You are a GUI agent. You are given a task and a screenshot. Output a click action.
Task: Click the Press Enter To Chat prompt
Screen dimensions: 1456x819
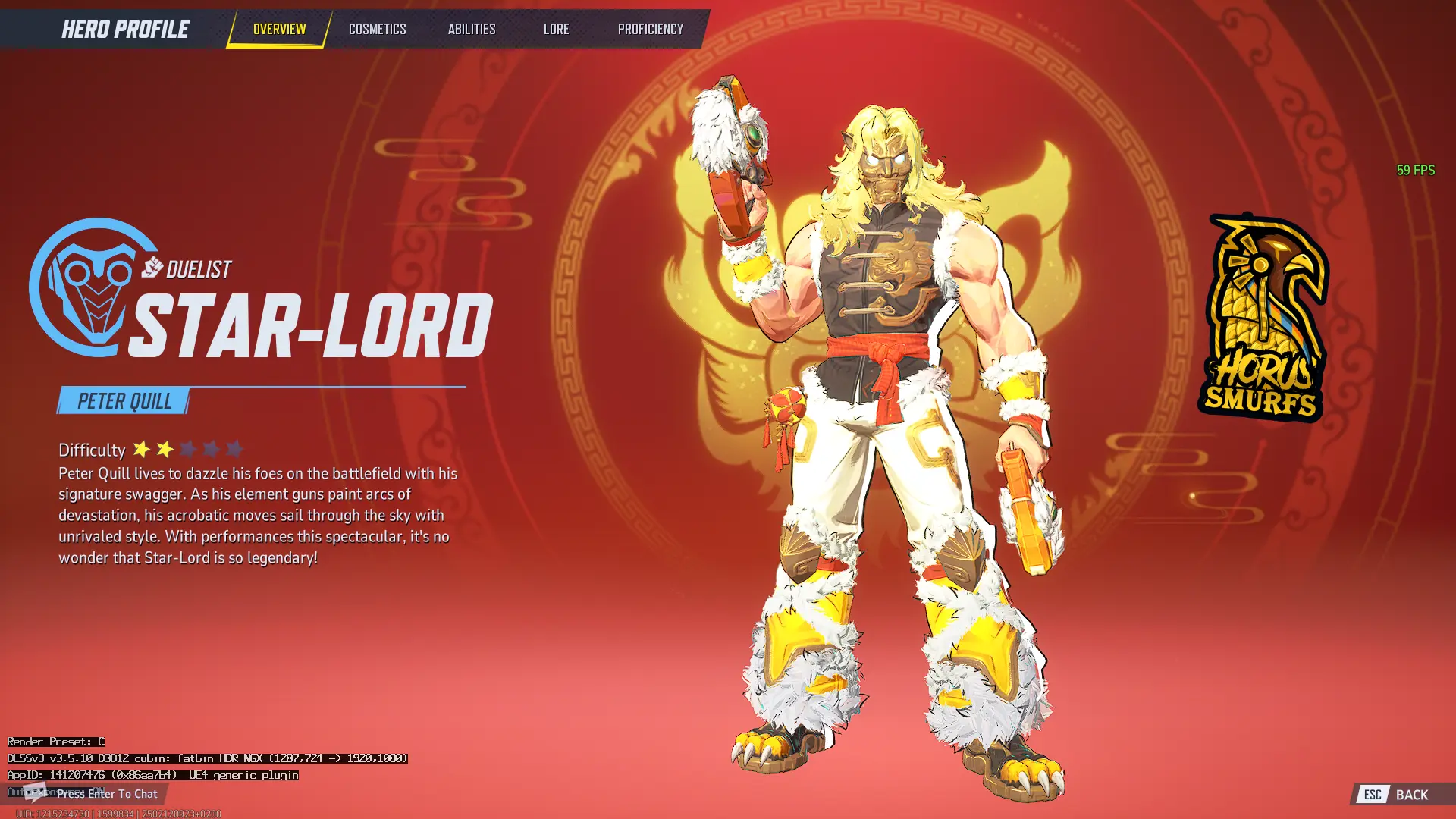tap(106, 794)
